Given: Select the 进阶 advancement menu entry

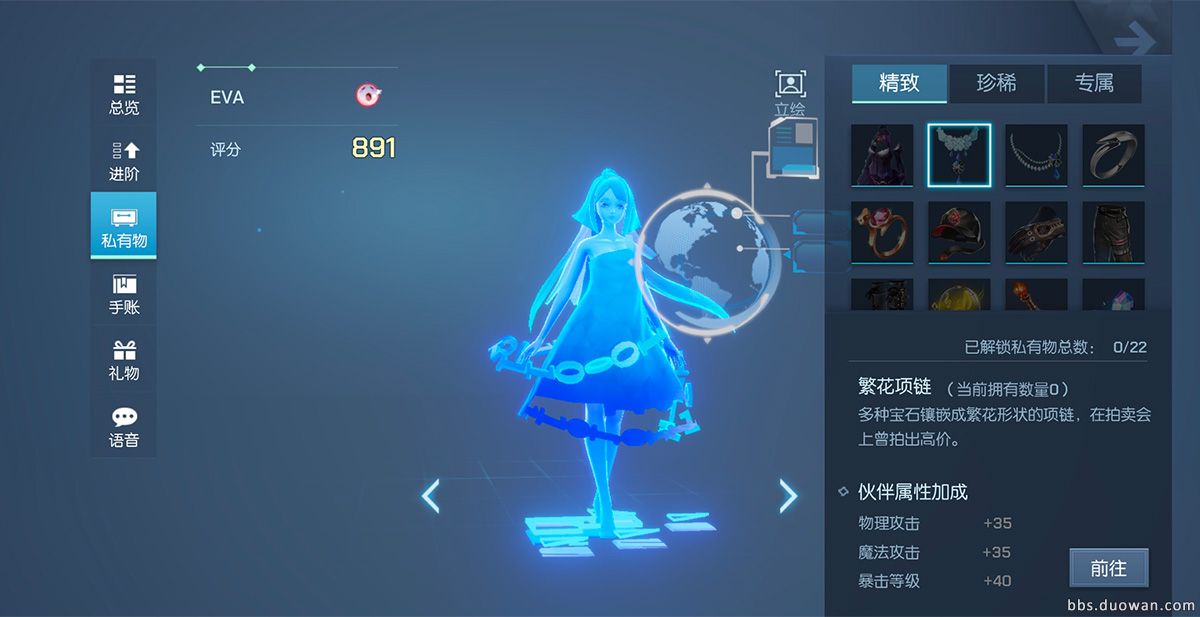Looking at the screenshot, I should point(124,160).
